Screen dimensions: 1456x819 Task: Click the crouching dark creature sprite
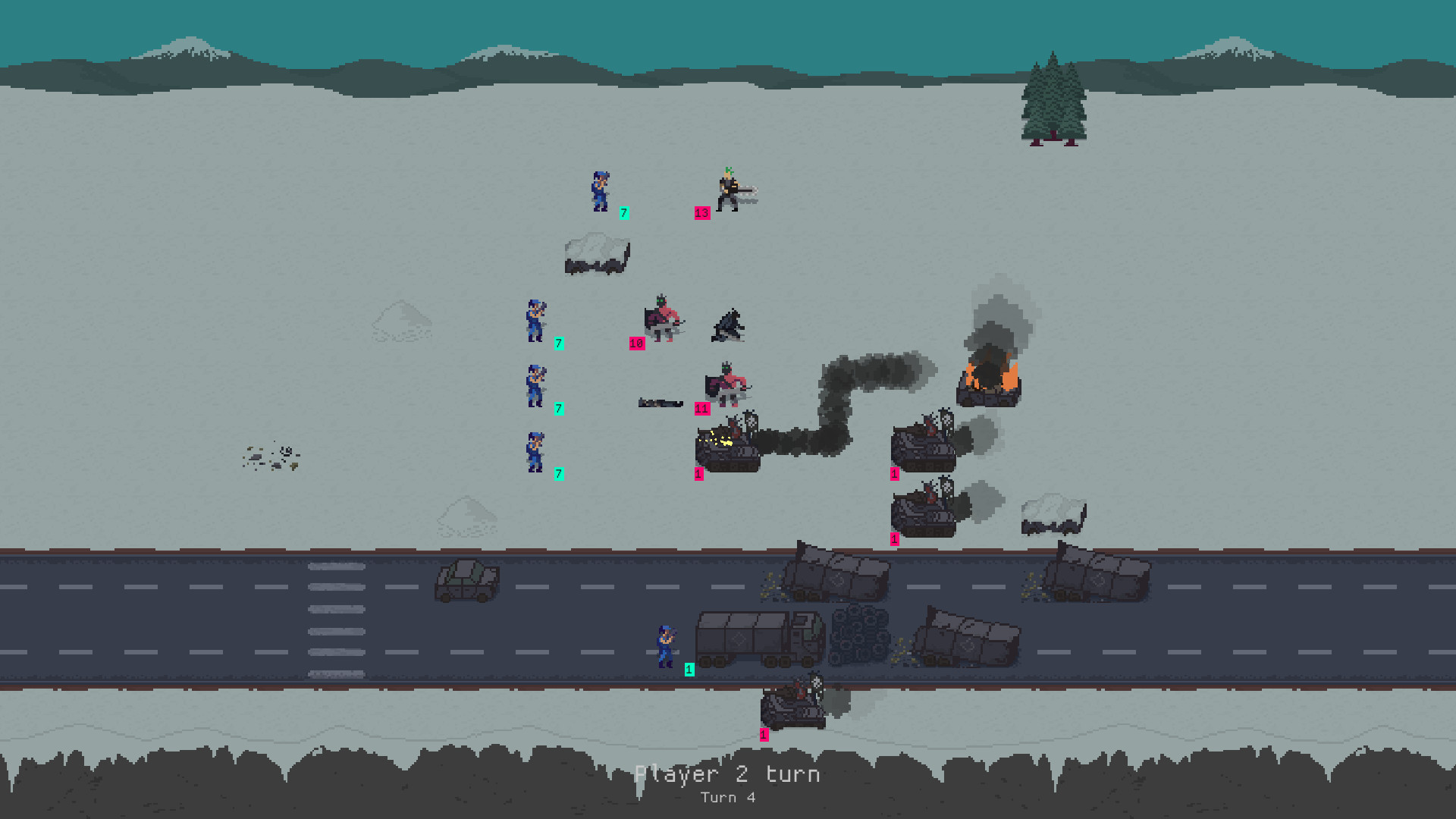point(727,326)
